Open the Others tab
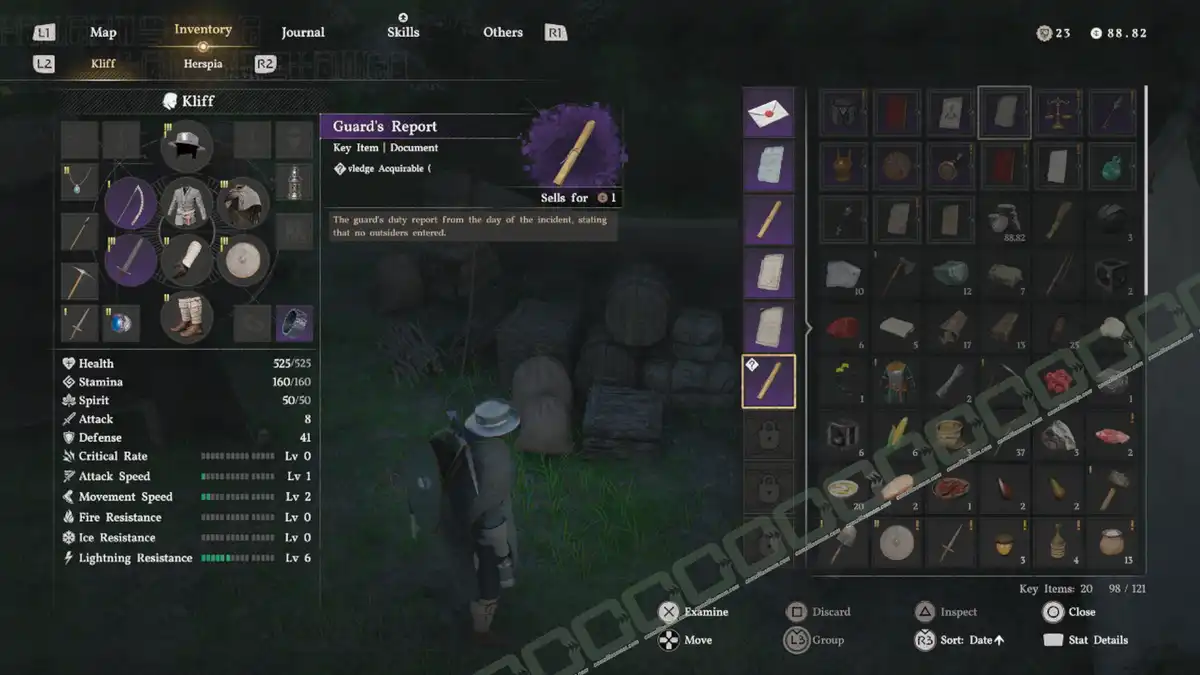Screen dimensions: 1200x675 click(503, 33)
